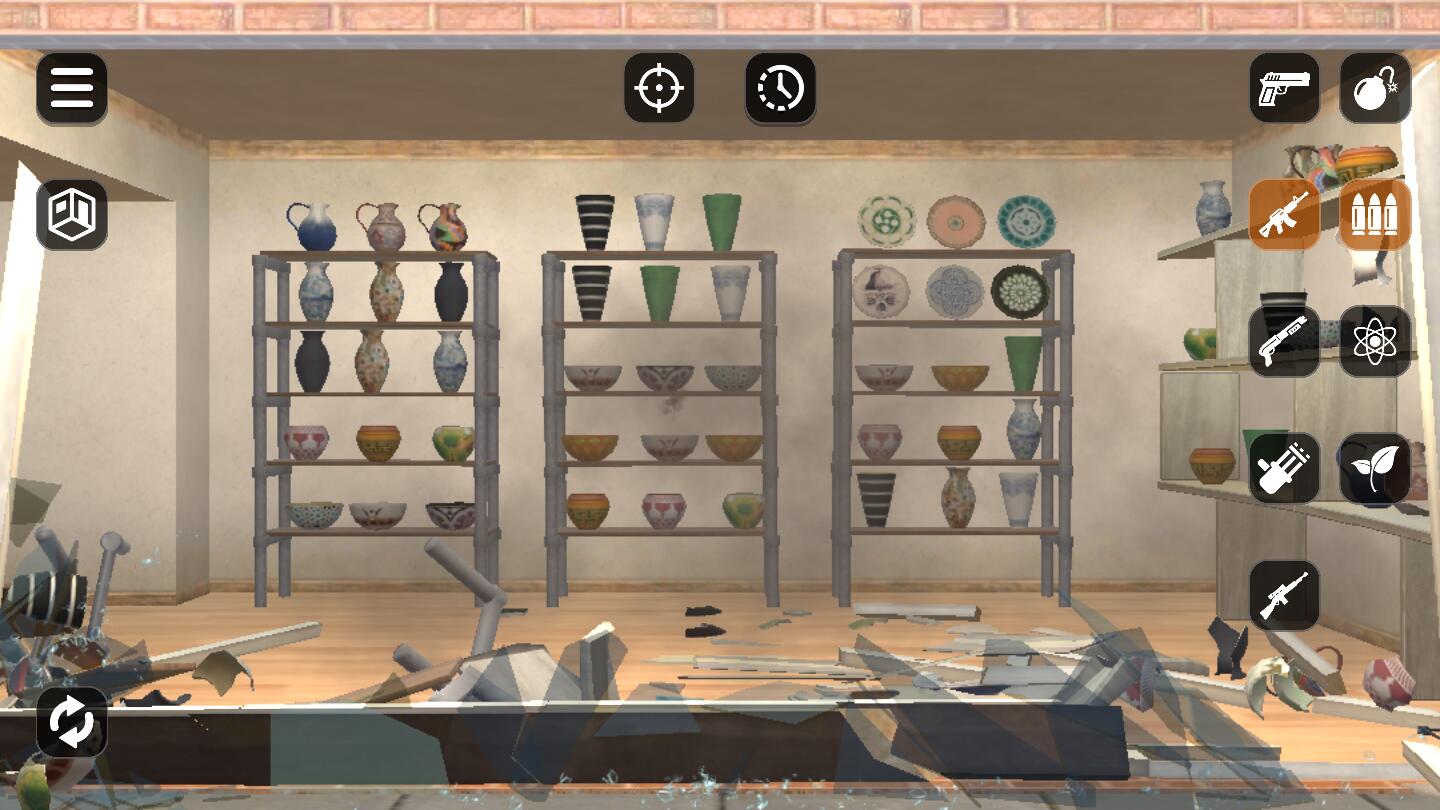Open the cube room selector
Viewport: 1440px width, 810px height.
pos(72,214)
